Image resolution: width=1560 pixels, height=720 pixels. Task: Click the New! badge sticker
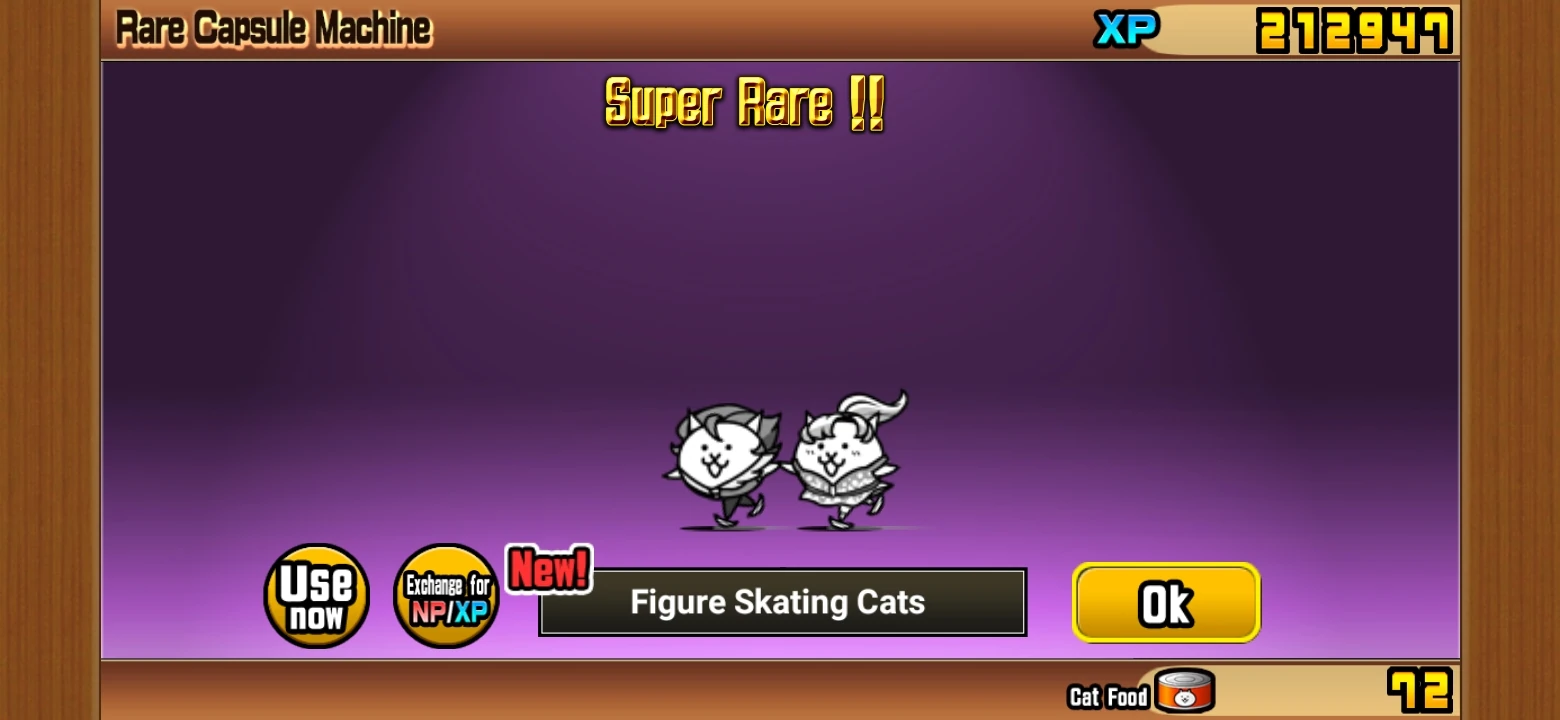[x=548, y=570]
